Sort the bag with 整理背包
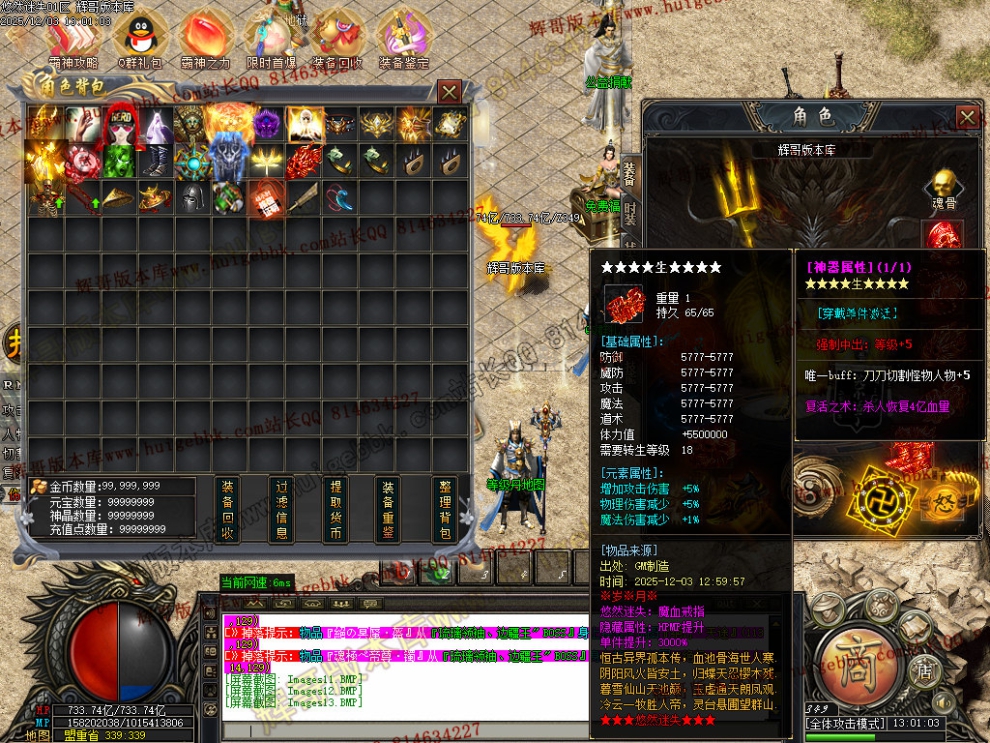This screenshot has width=990, height=743. (x=445, y=510)
